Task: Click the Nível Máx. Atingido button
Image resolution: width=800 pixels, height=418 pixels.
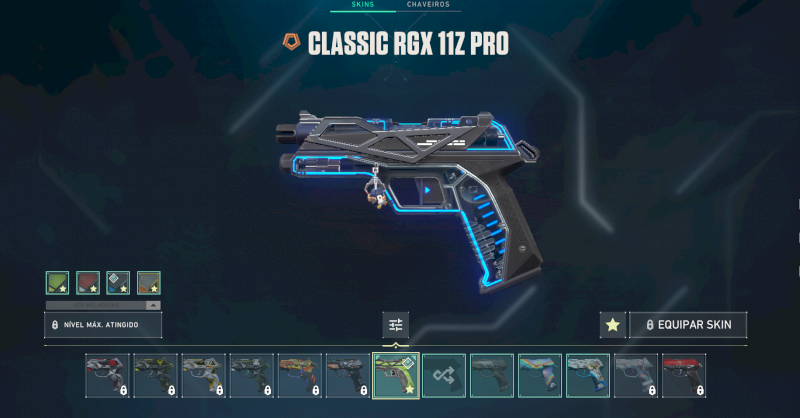Action: (103, 325)
